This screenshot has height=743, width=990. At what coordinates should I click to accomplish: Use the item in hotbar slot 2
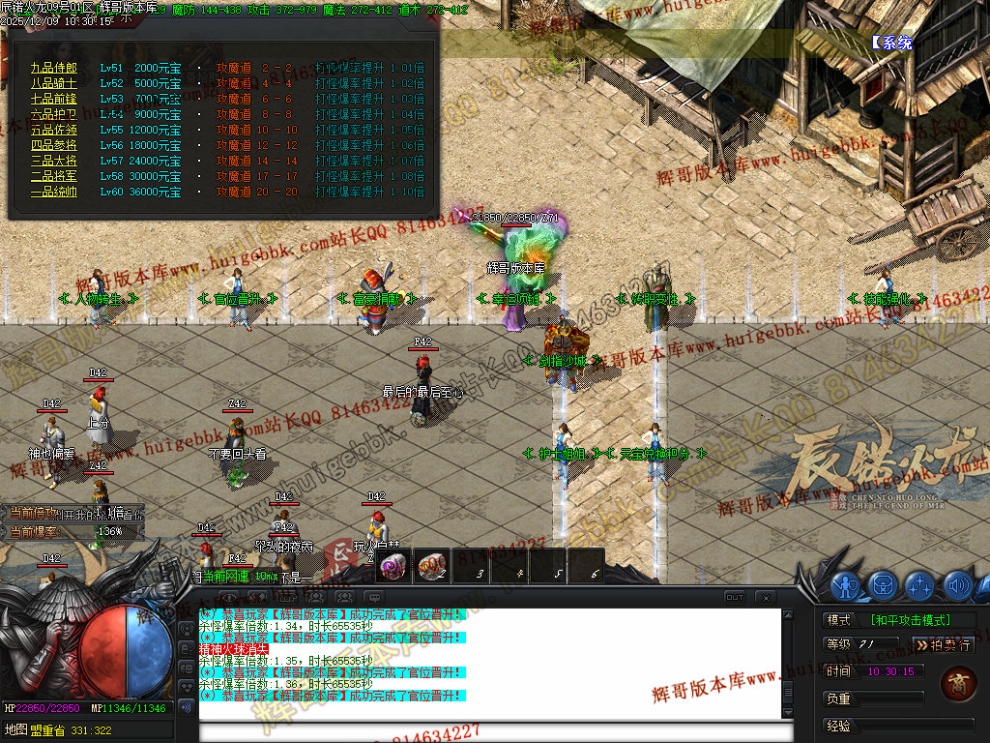pos(431,567)
